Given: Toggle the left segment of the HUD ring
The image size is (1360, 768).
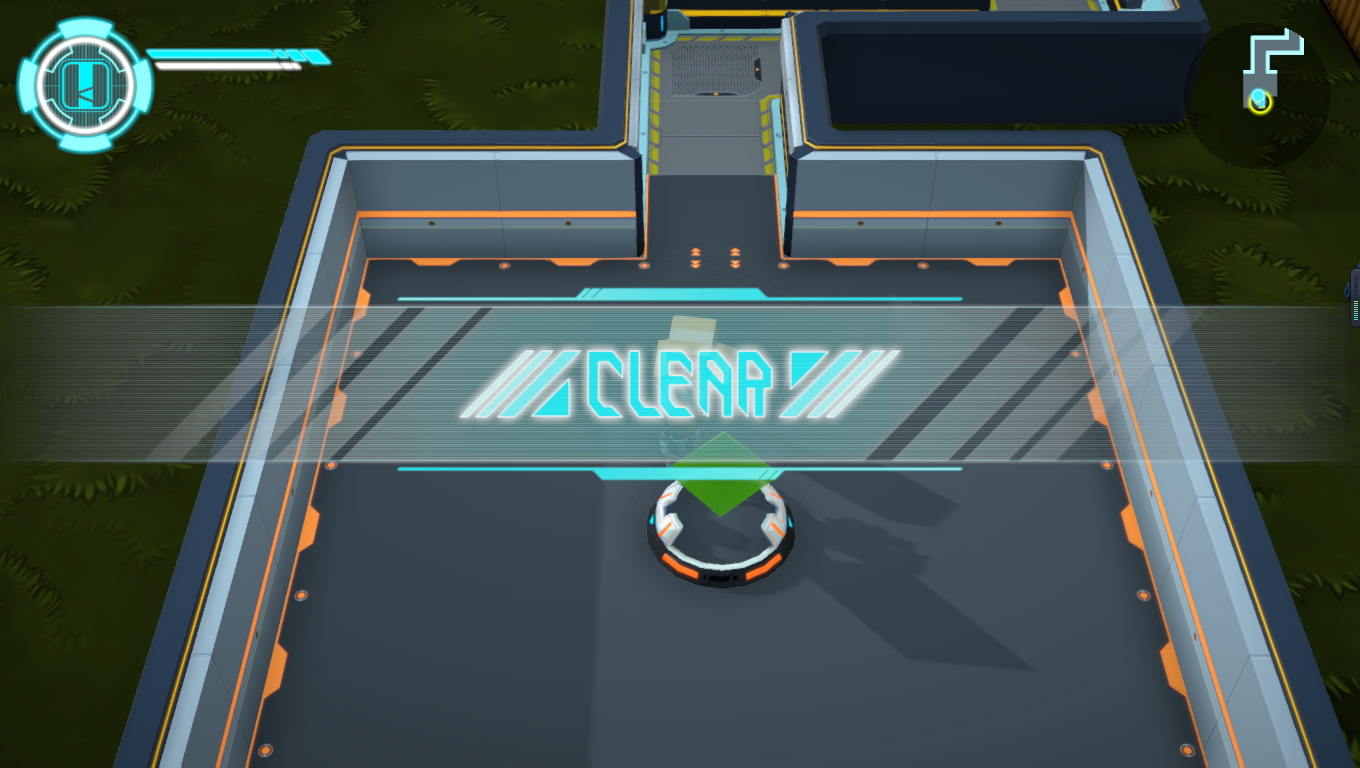Looking at the screenshot, I should [27, 86].
